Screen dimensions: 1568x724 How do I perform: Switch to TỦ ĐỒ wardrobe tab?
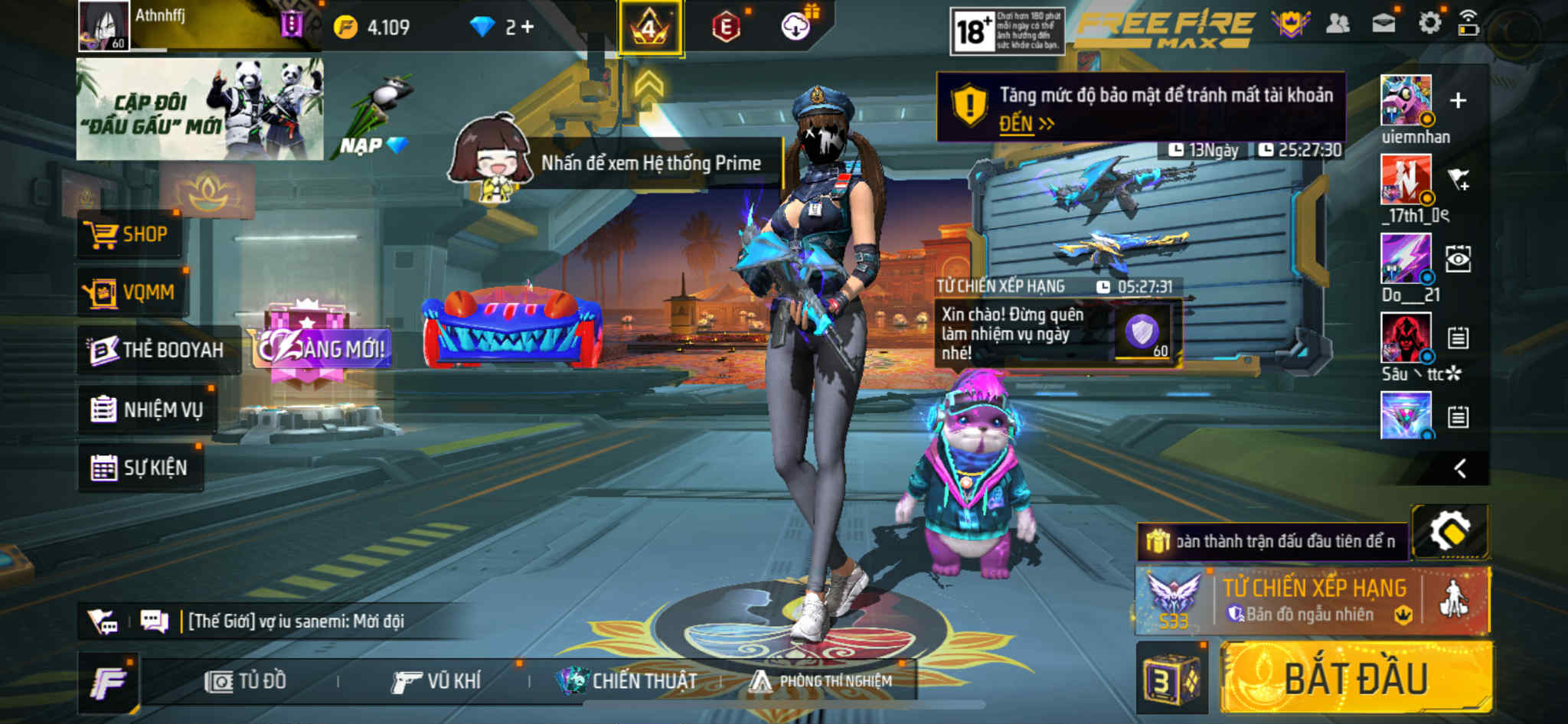[246, 681]
